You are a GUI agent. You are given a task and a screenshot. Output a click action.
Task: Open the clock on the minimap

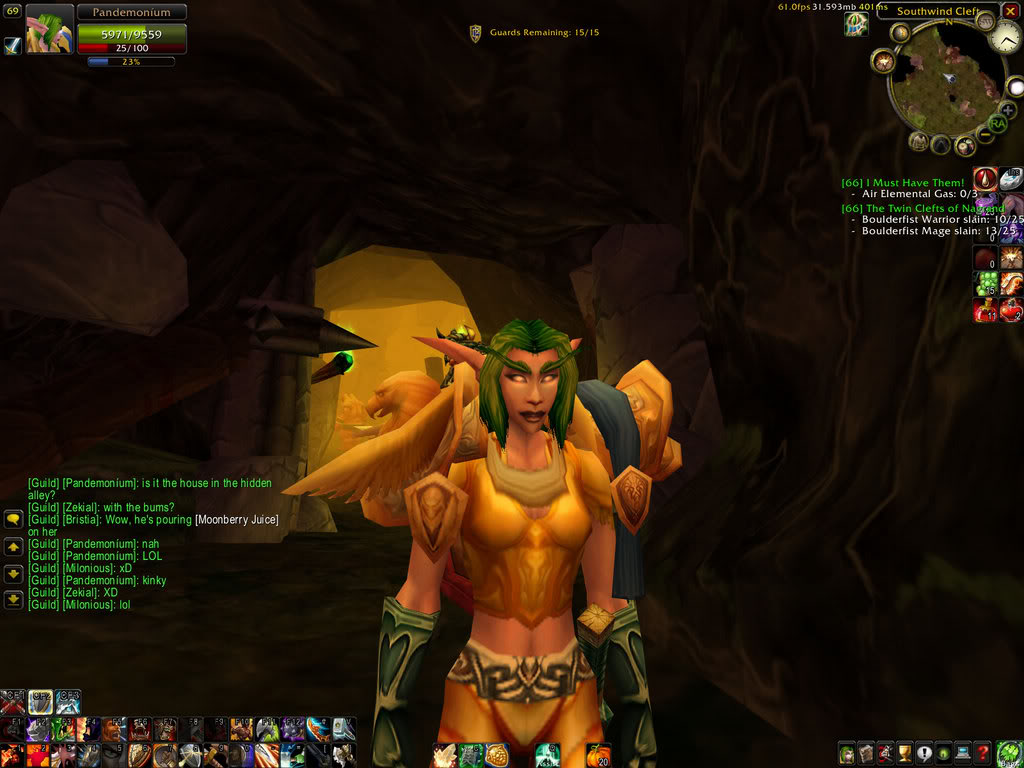[1008, 39]
